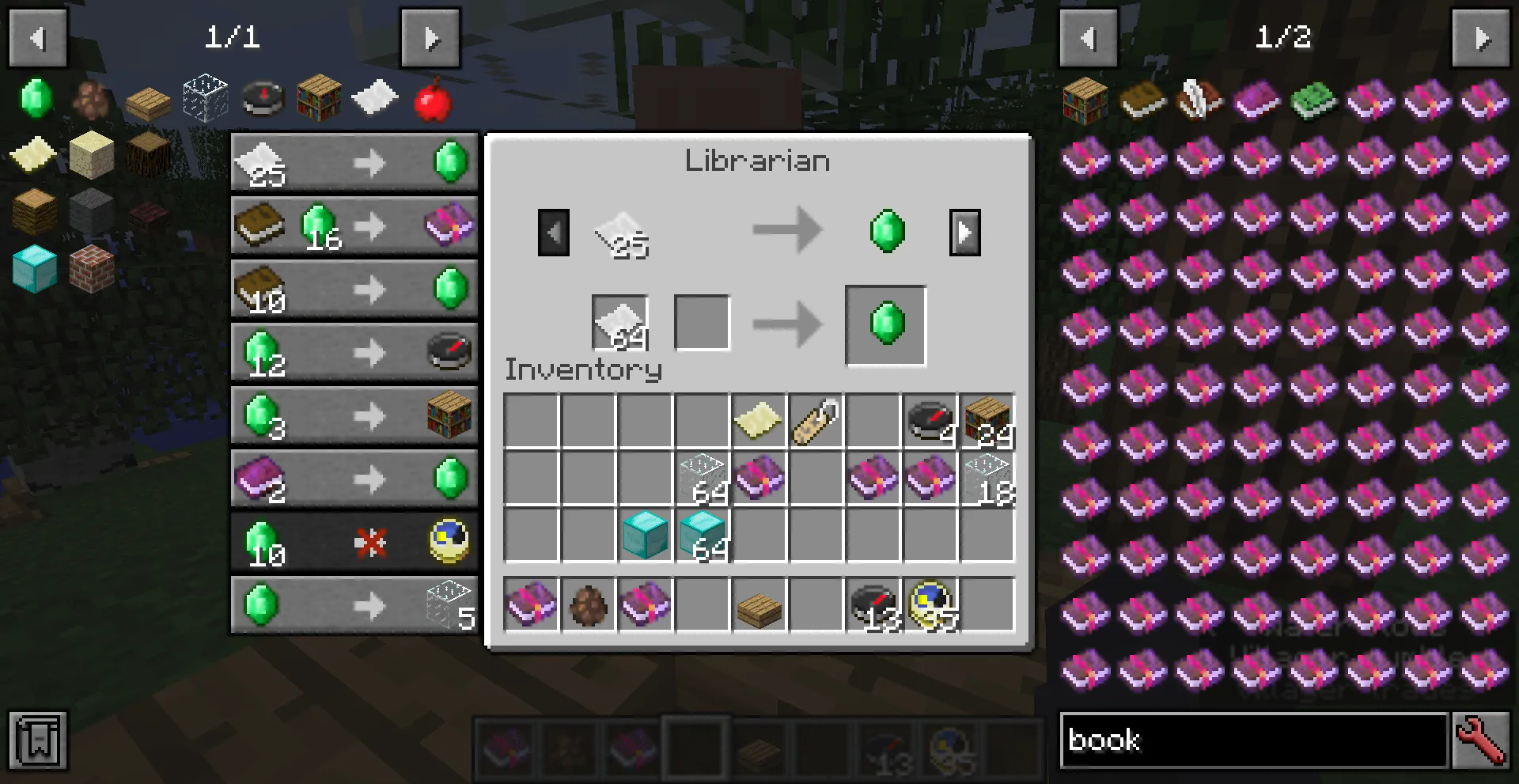Click the emerald result slot of the trade

[x=885, y=325]
